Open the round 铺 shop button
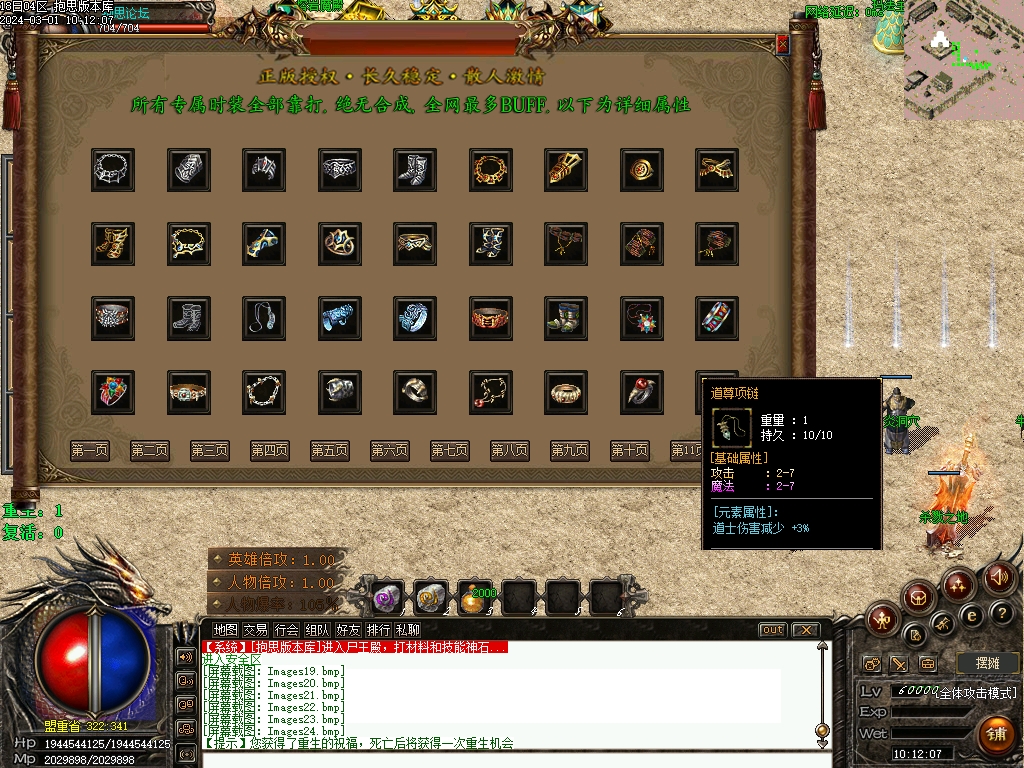 pos(996,735)
